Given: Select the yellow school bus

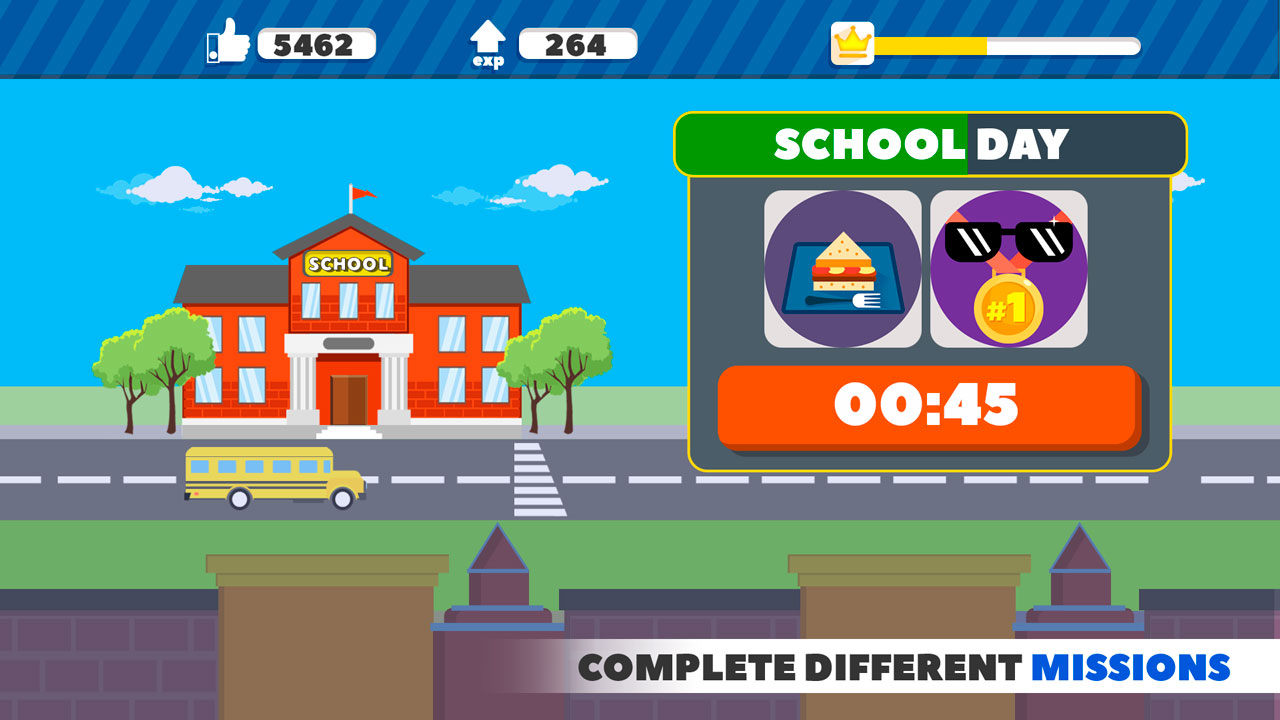Looking at the screenshot, I should pyautogui.click(x=270, y=475).
